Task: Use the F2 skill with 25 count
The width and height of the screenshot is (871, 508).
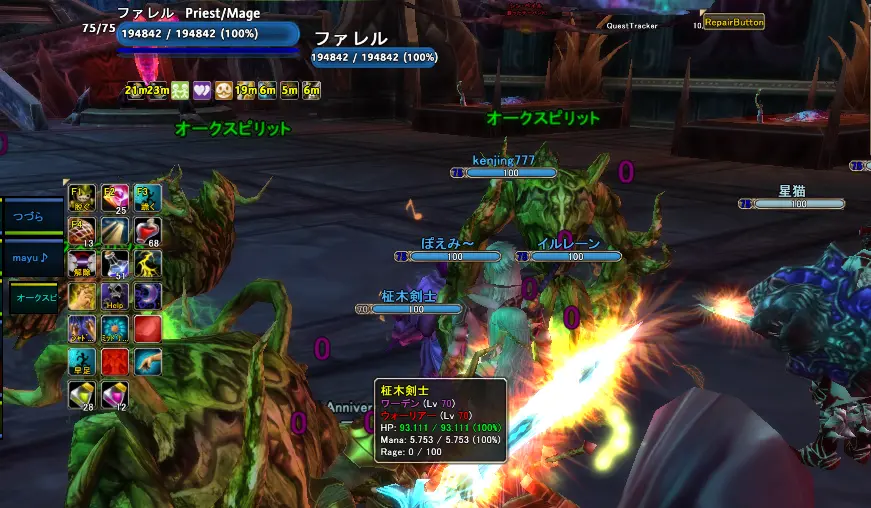Action: tap(114, 196)
